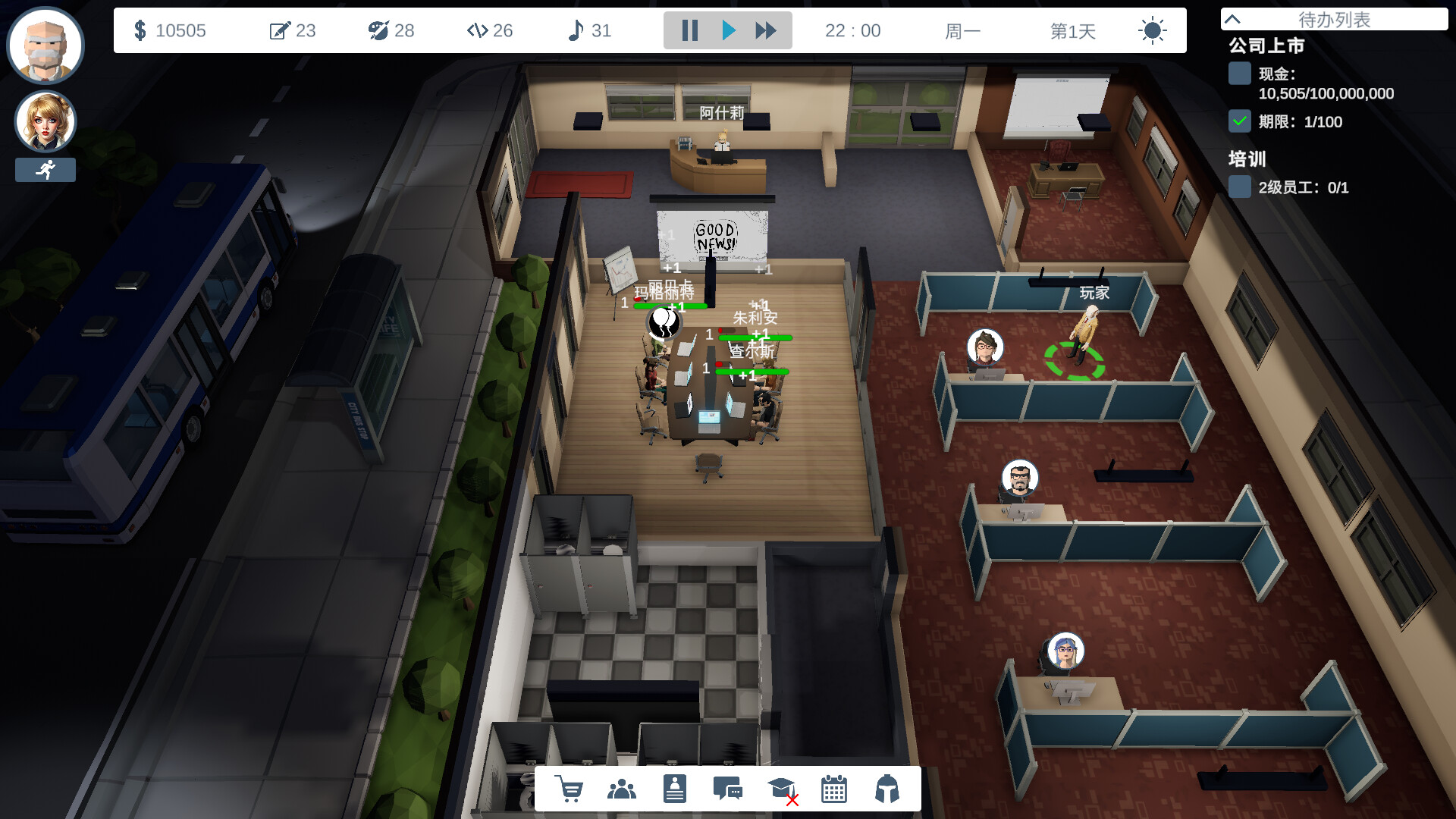Select the glasses employee portrait bubble
Image resolution: width=1456 pixels, height=819 pixels.
pyautogui.click(x=985, y=348)
